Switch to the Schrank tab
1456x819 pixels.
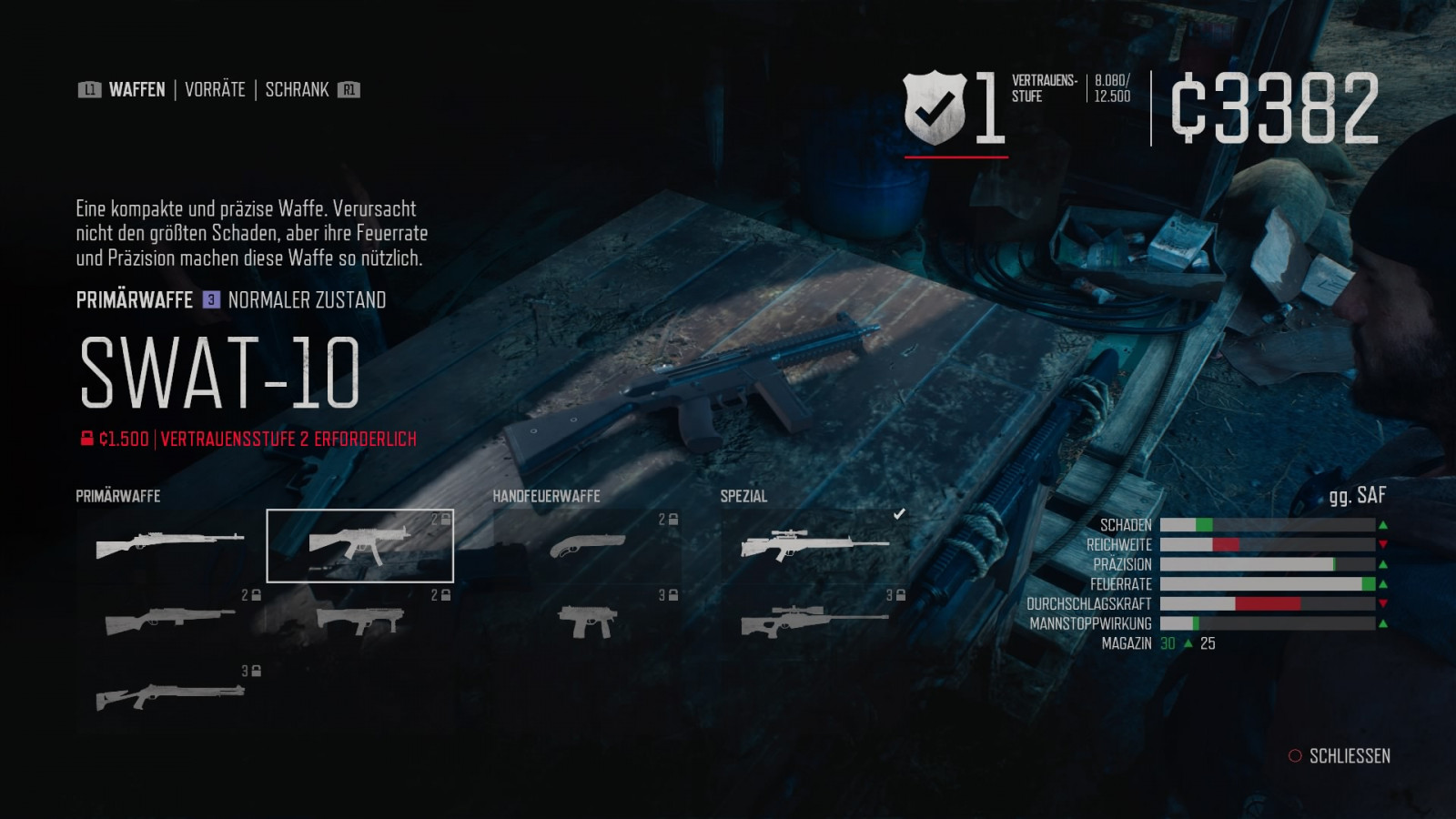[x=297, y=89]
